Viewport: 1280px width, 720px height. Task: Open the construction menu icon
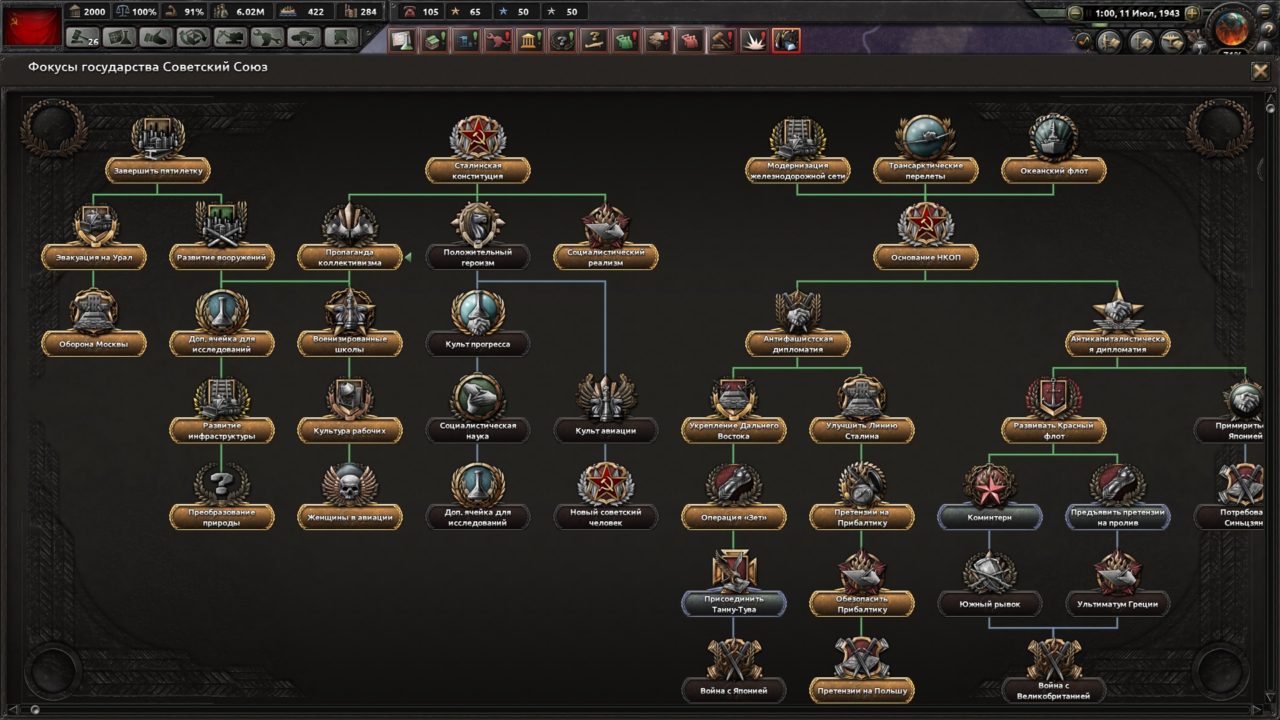pyautogui.click(x=232, y=41)
